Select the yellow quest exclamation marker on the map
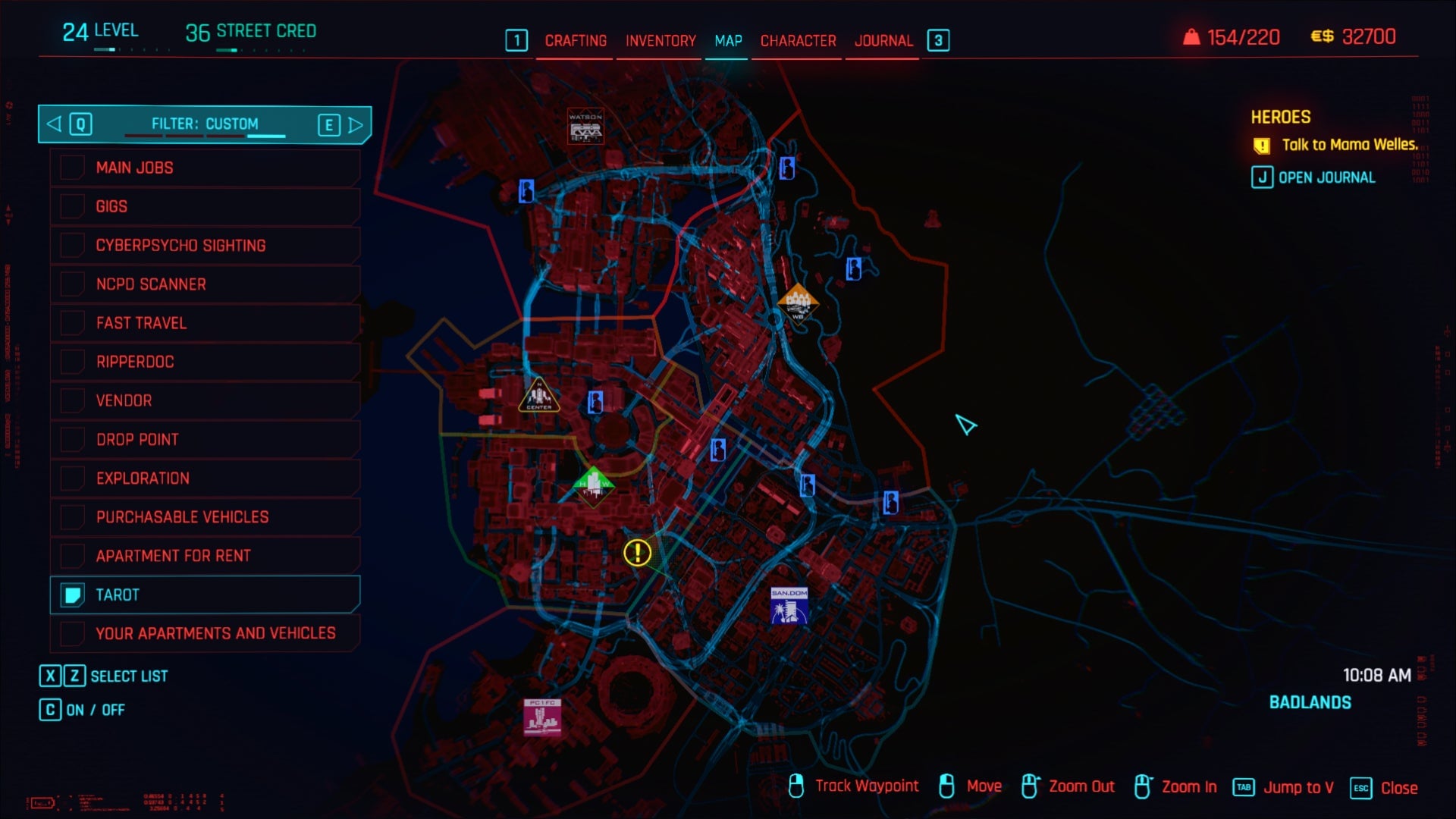The image size is (1456, 819). click(x=637, y=553)
